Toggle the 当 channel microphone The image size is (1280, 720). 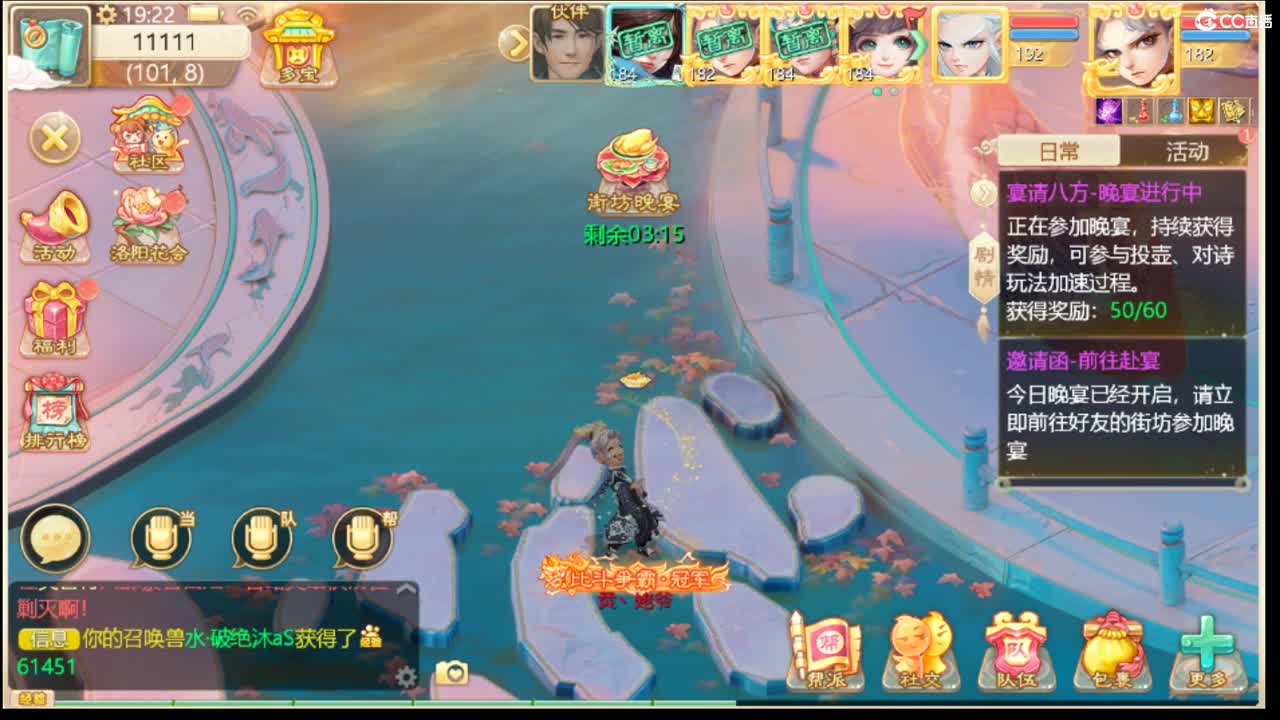pos(160,535)
